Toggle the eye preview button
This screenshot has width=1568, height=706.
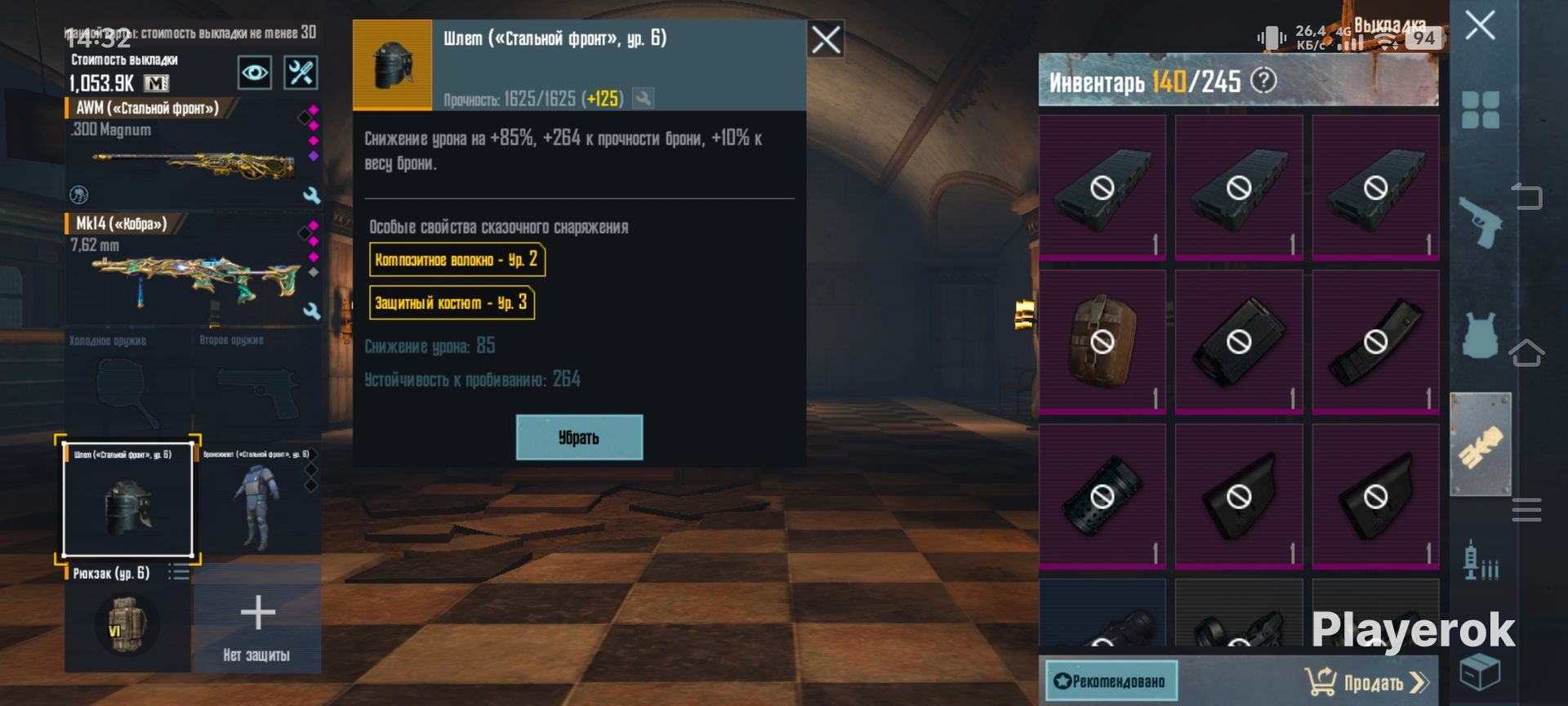click(255, 73)
